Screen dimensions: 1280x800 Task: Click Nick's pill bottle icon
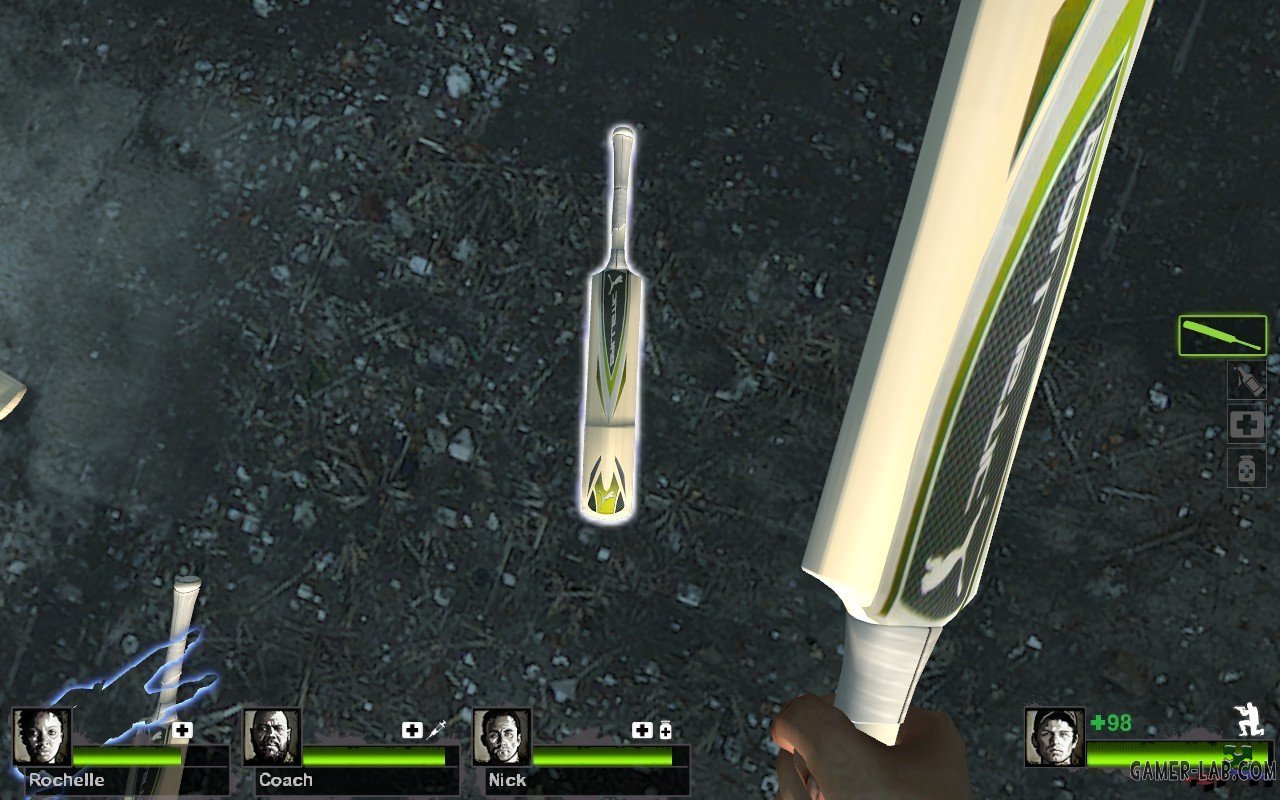(x=665, y=731)
